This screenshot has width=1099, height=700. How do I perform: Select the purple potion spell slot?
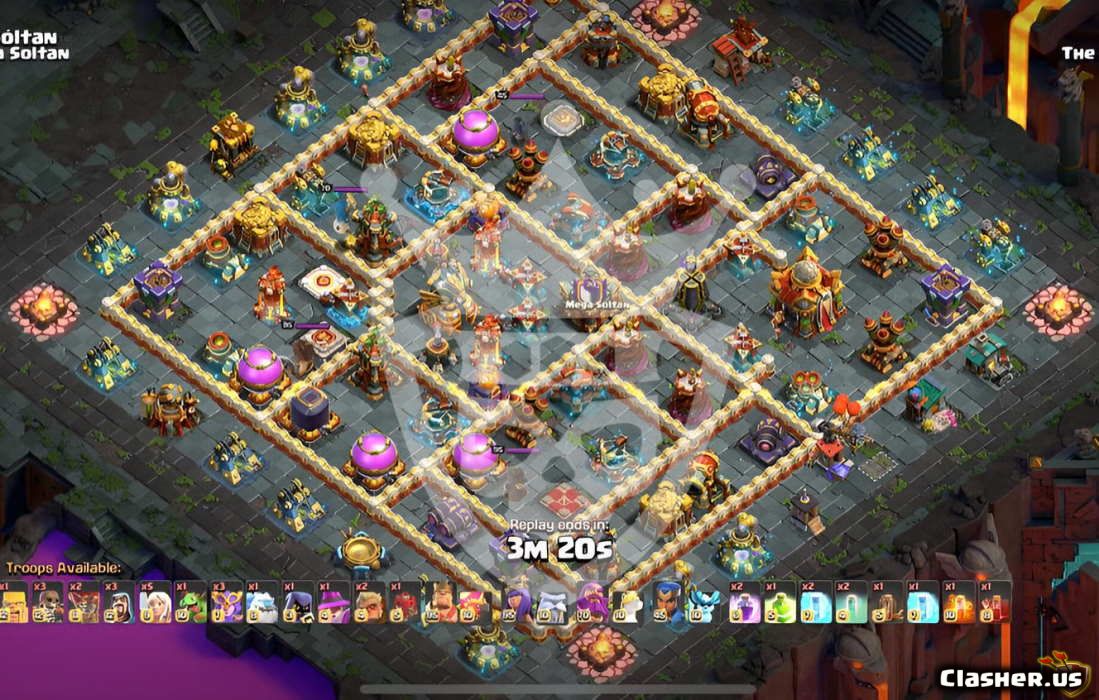pyautogui.click(x=743, y=604)
